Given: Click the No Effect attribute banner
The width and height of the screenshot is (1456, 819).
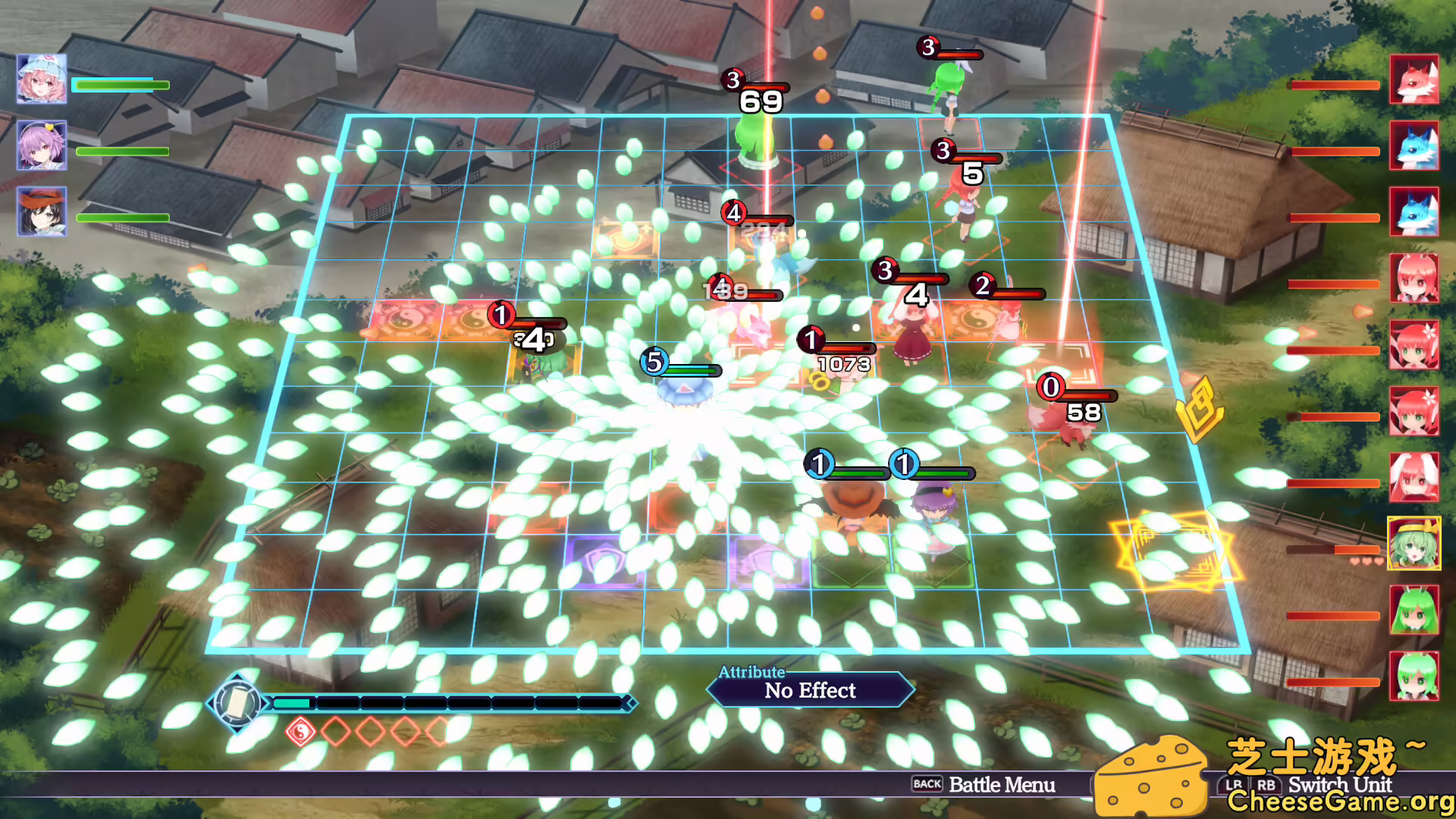Looking at the screenshot, I should (810, 690).
